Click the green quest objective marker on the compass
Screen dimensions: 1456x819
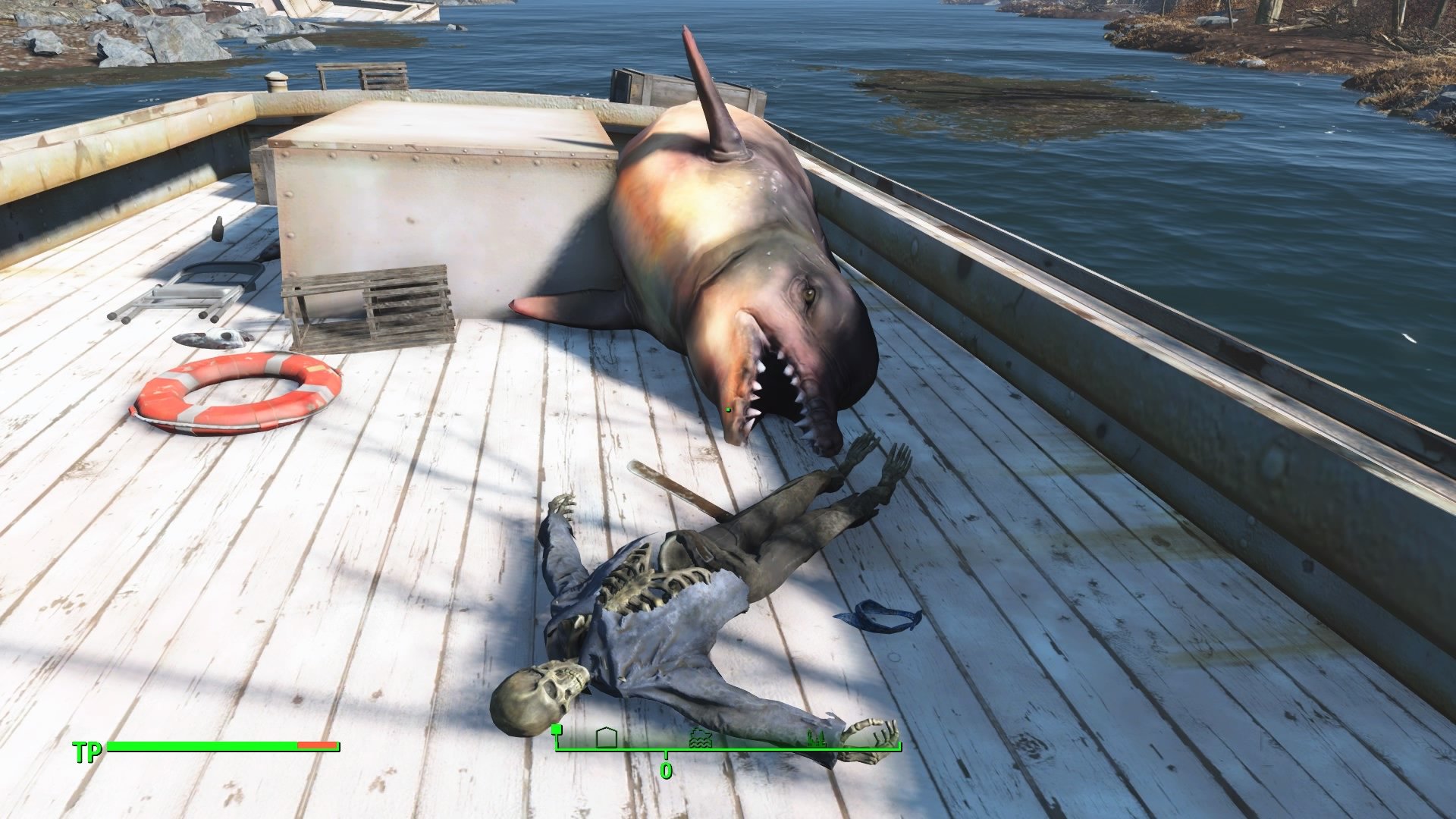click(x=557, y=730)
